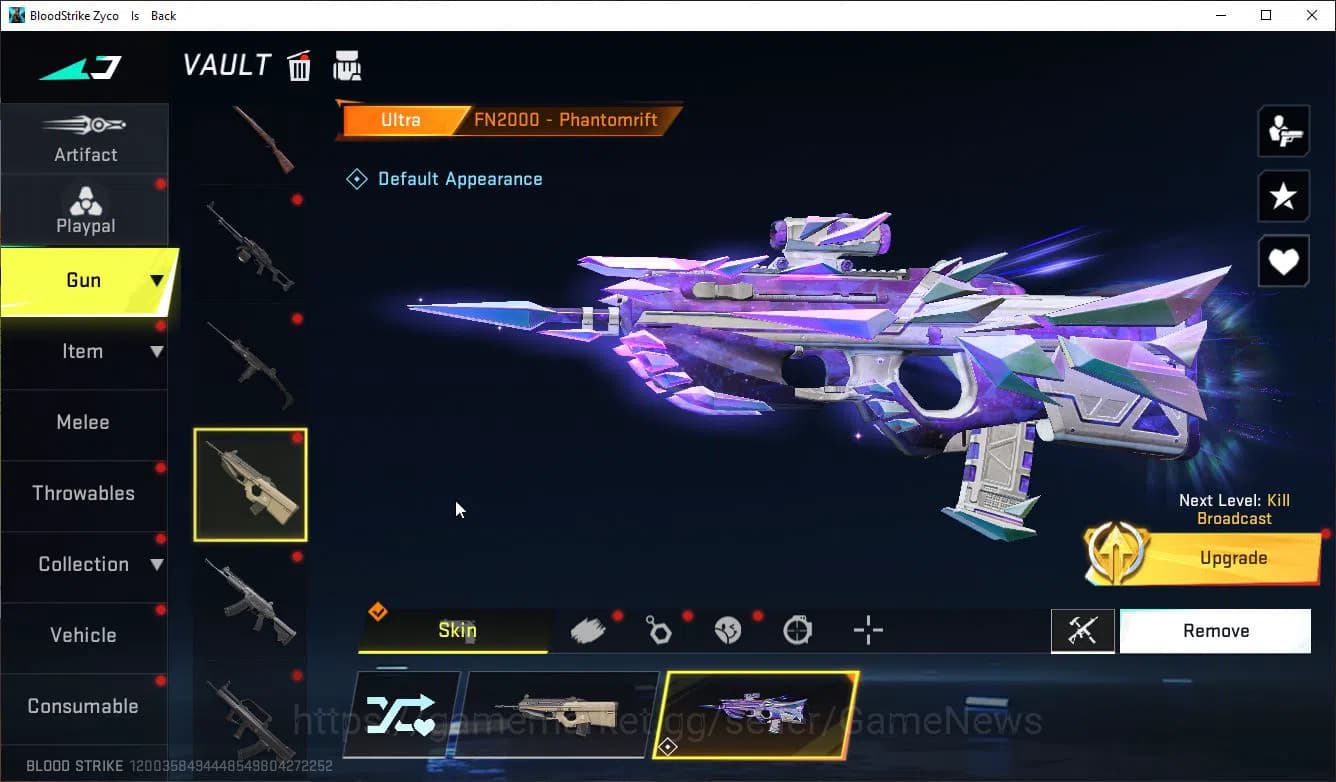This screenshot has height=782, width=1336.
Task: Toggle the heart like icon
Action: click(x=1283, y=261)
